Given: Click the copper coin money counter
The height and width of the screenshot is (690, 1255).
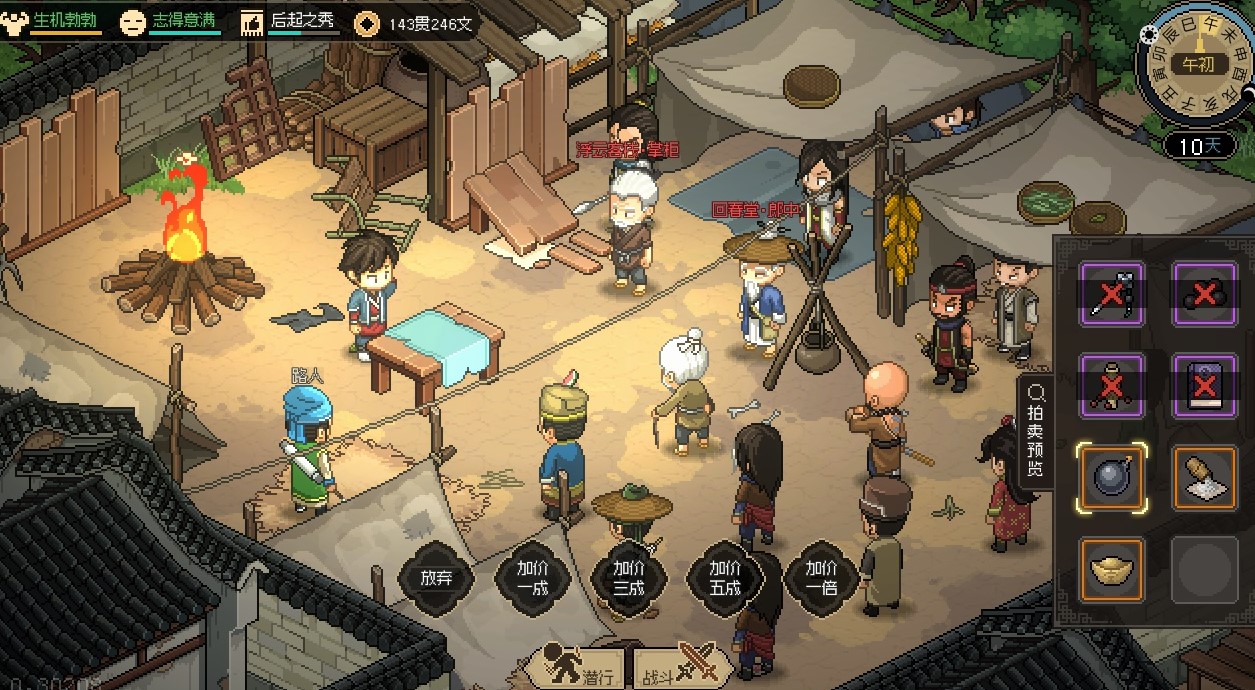Looking at the screenshot, I should 415,23.
